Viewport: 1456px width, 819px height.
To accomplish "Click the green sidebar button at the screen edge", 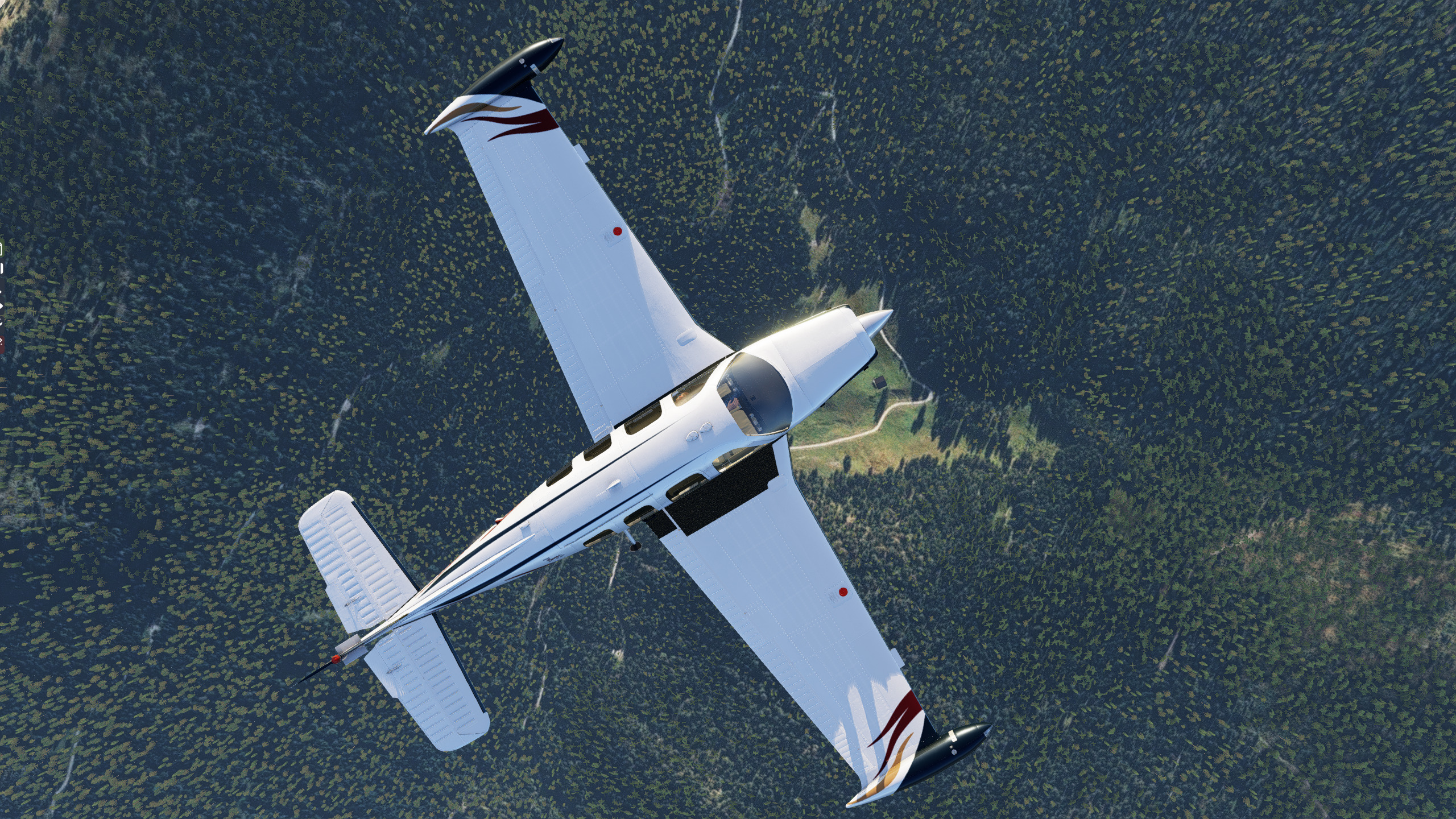I will (x=2, y=249).
